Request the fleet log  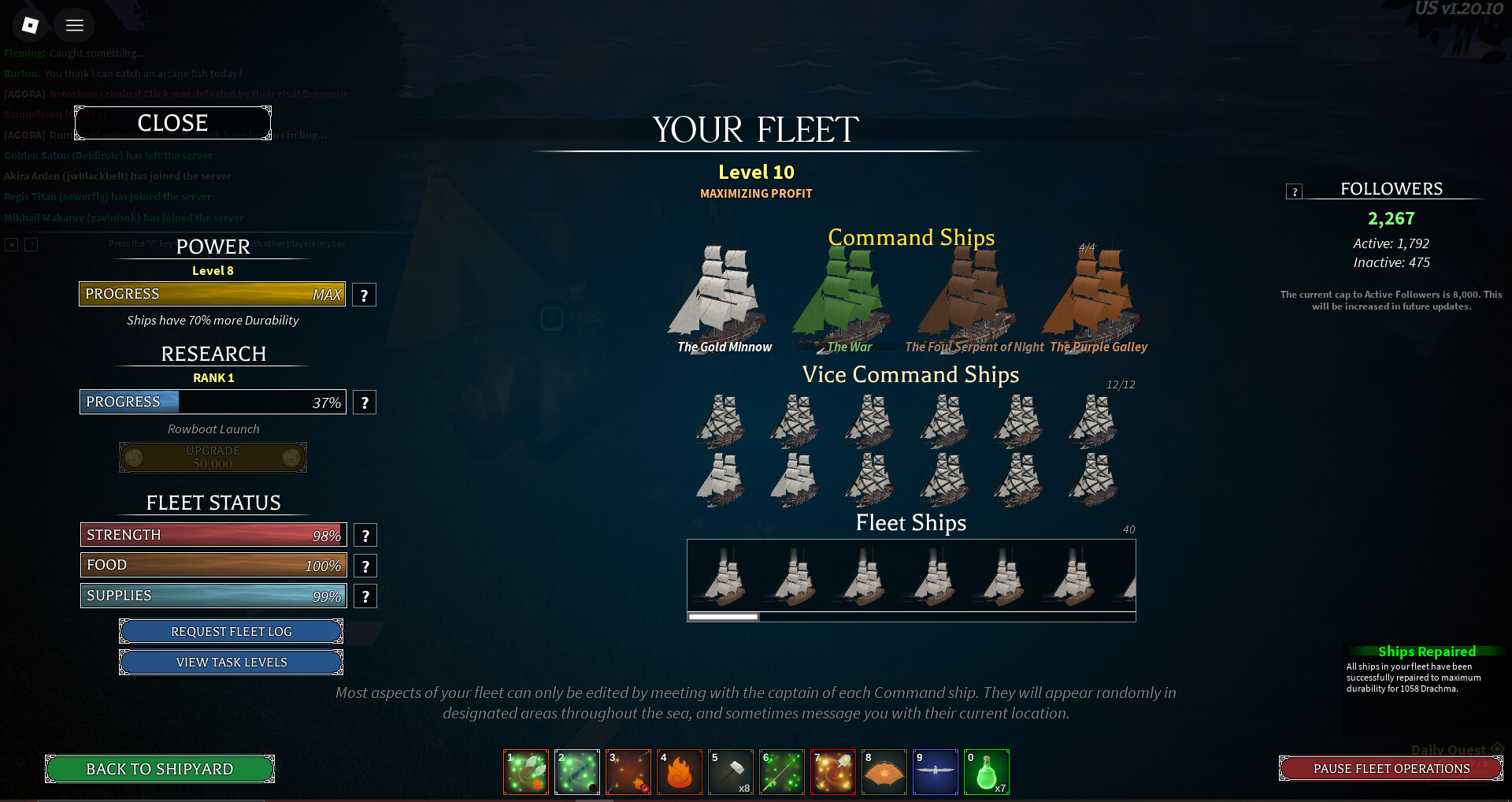point(231,631)
